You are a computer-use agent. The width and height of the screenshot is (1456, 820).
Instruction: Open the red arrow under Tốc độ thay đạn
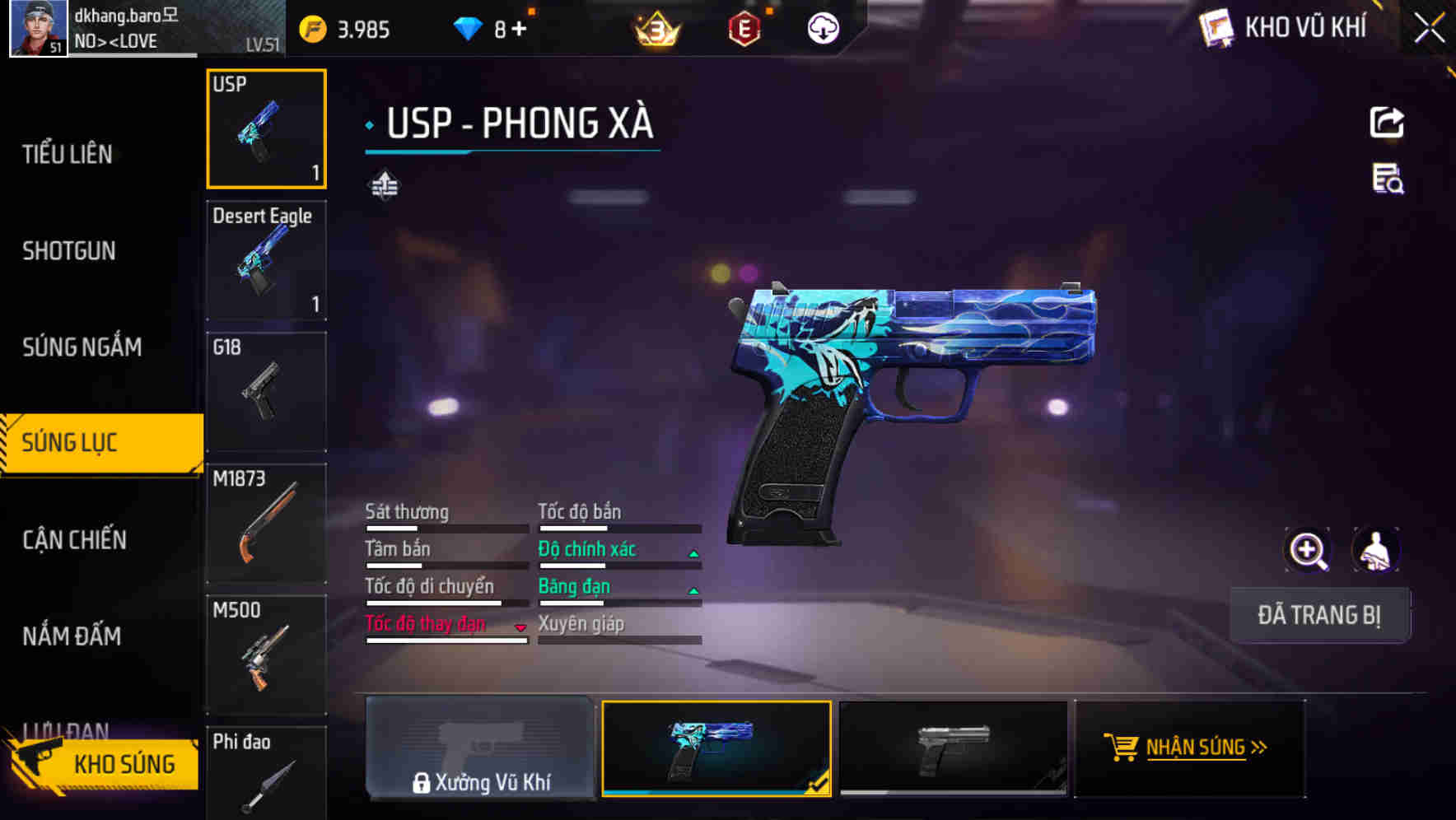click(x=520, y=628)
